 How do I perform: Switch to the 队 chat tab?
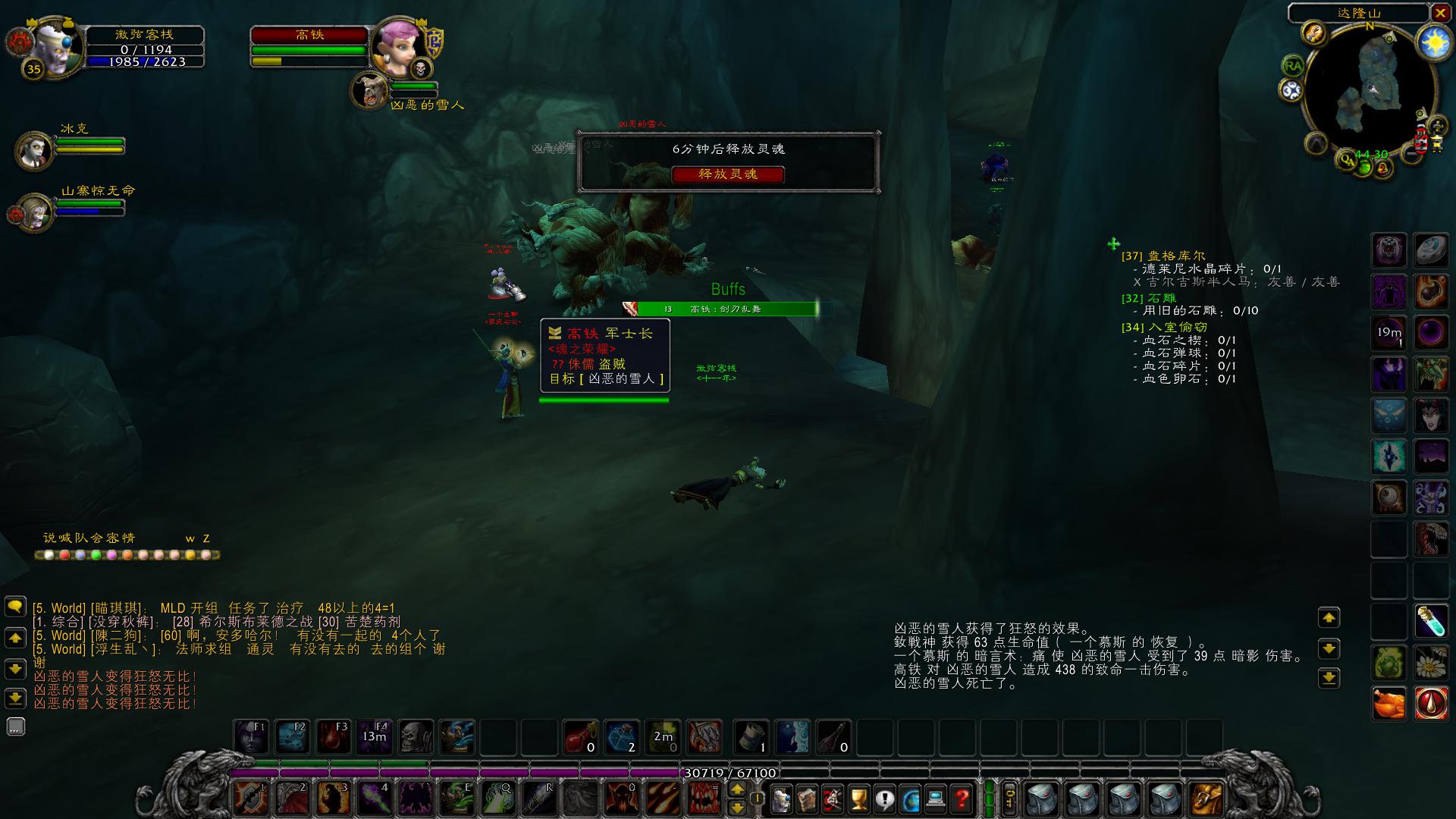pos(82,538)
